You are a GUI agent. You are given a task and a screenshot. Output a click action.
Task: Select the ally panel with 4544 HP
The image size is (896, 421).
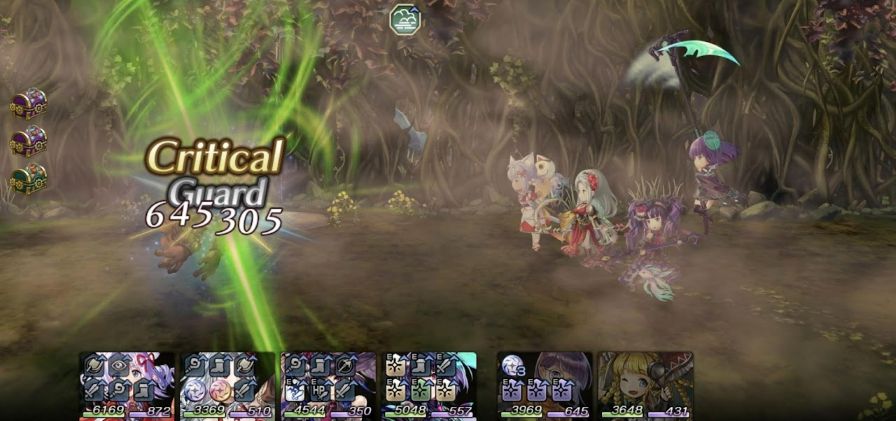point(328,383)
